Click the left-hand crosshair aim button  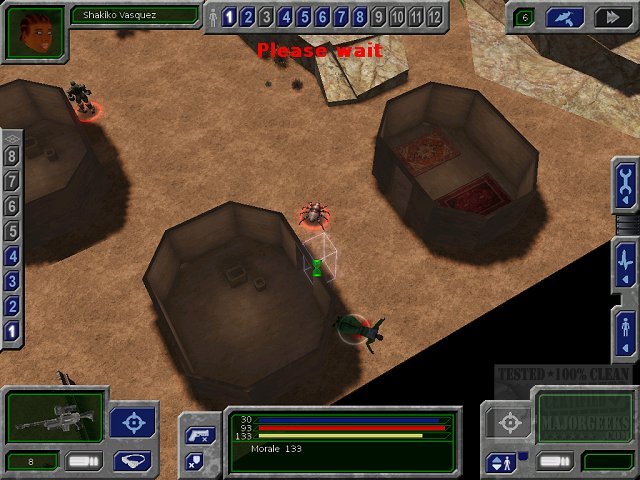[x=132, y=422]
